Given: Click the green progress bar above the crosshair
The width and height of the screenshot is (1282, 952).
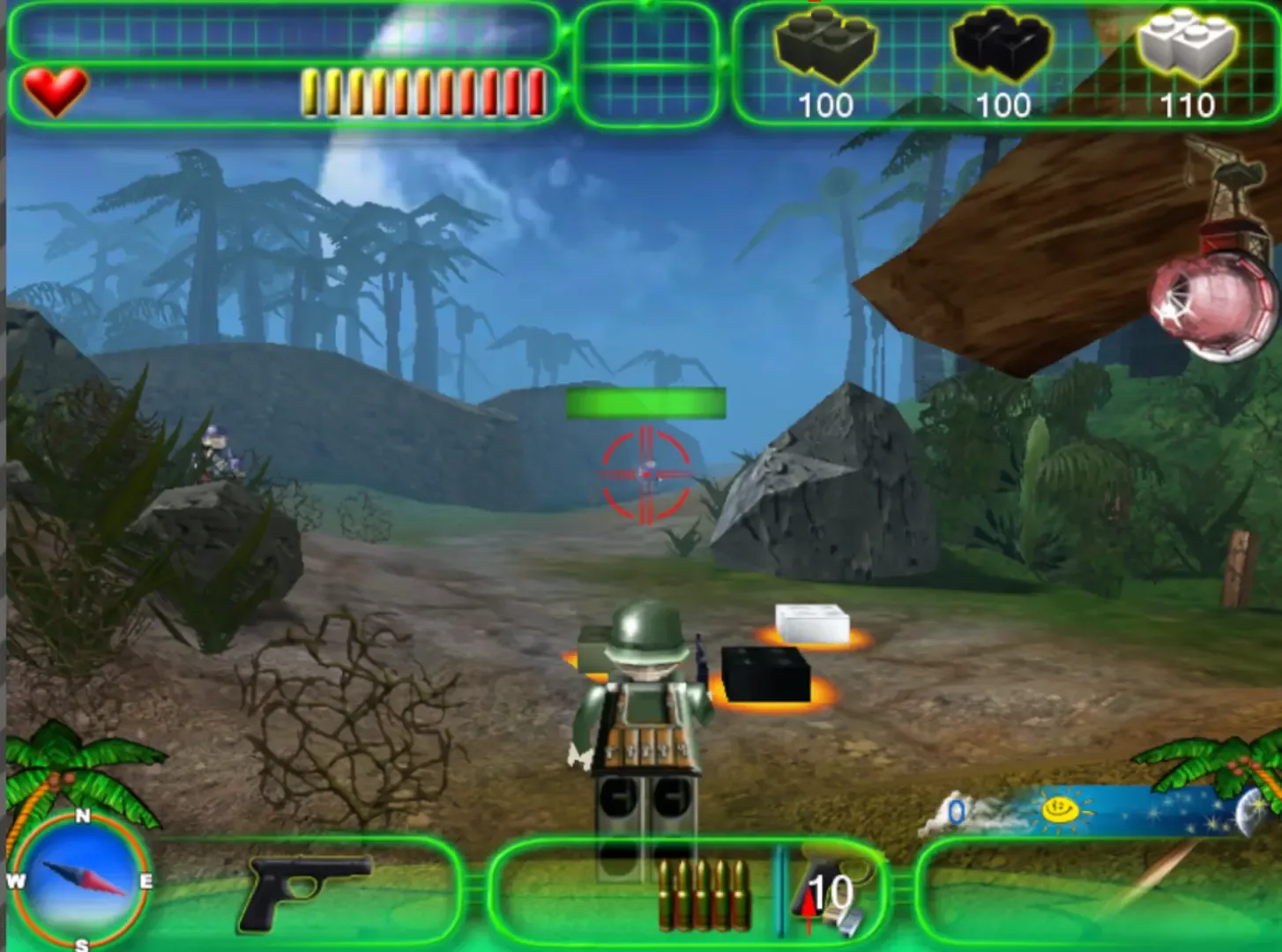Looking at the screenshot, I should (646, 402).
